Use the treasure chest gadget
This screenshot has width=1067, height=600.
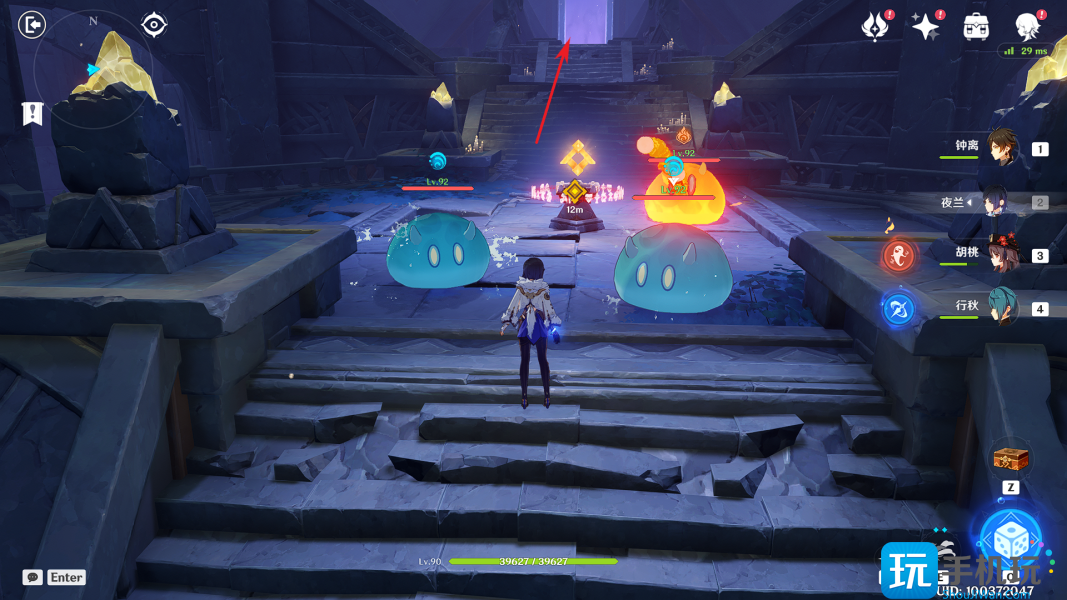point(1010,459)
